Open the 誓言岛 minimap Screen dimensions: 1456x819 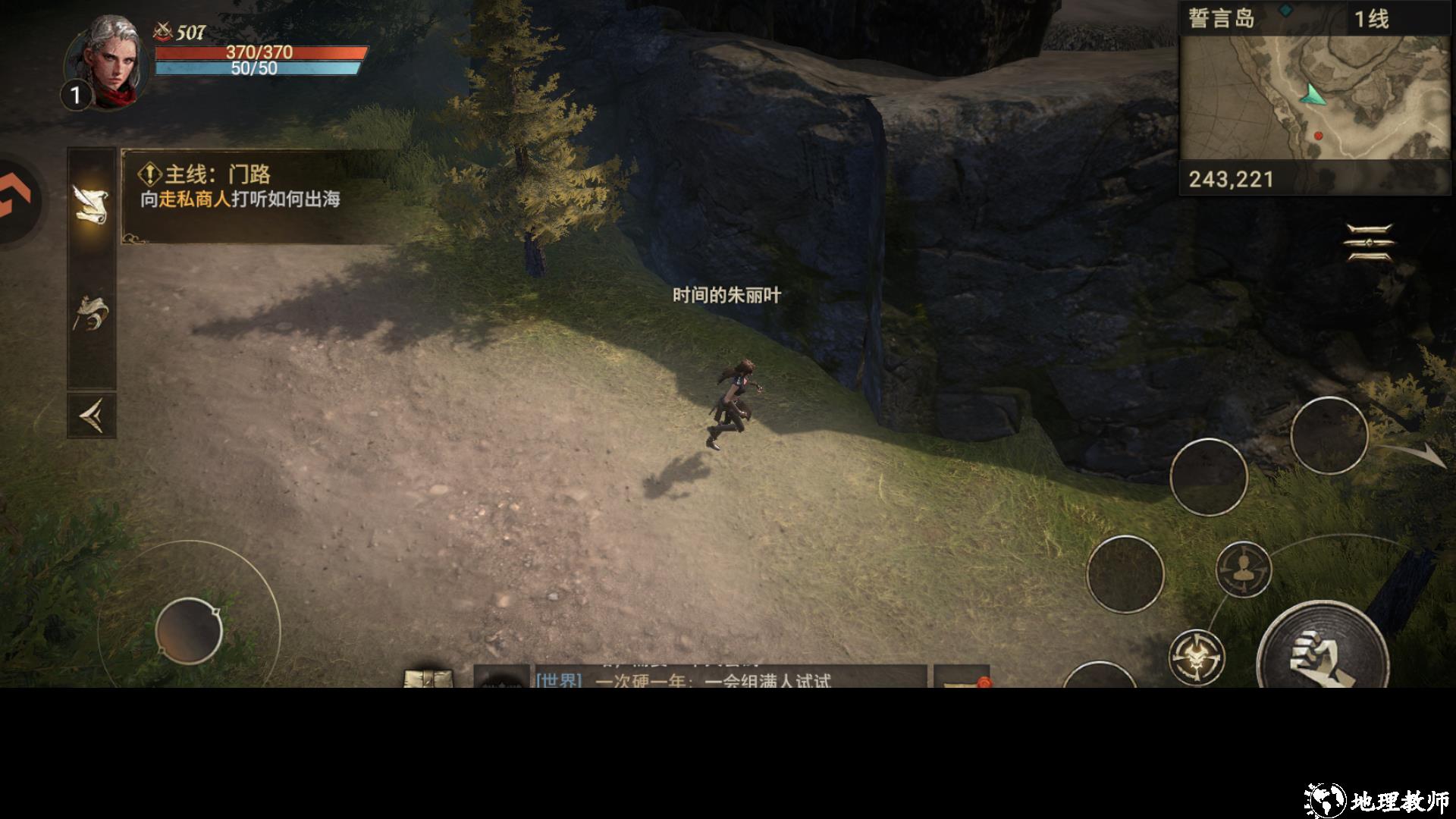coord(1314,97)
